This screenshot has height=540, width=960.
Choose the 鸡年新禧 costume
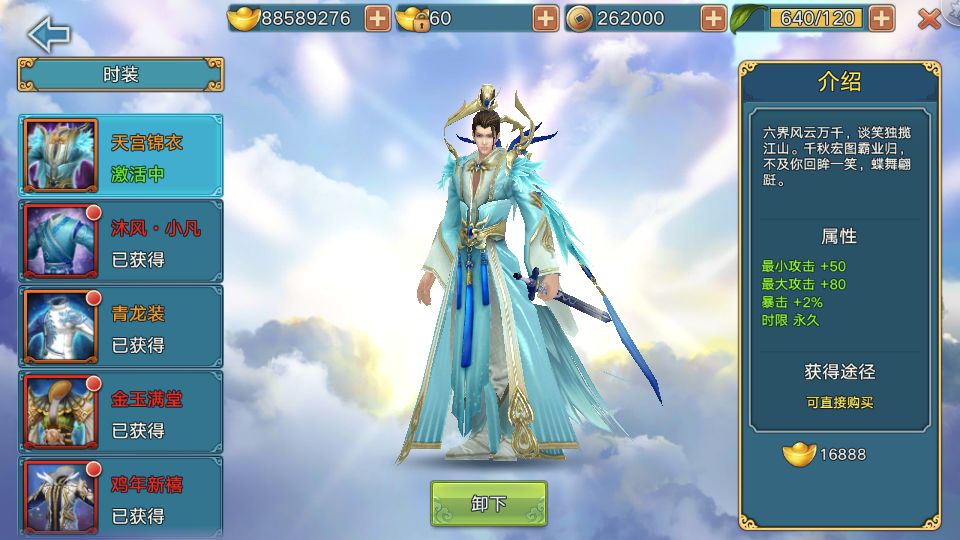pyautogui.click(x=121, y=496)
